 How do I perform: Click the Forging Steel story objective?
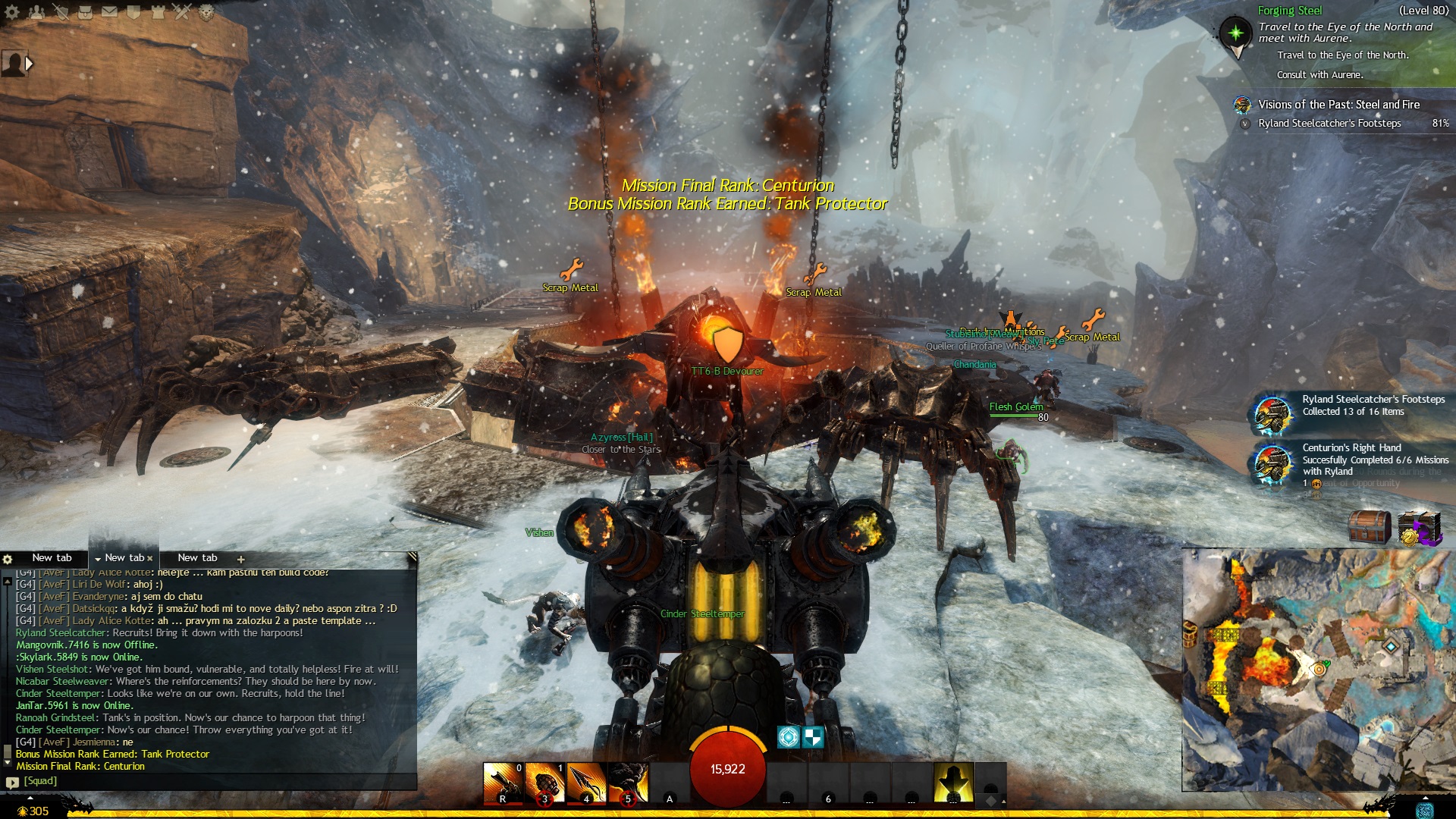point(1289,11)
